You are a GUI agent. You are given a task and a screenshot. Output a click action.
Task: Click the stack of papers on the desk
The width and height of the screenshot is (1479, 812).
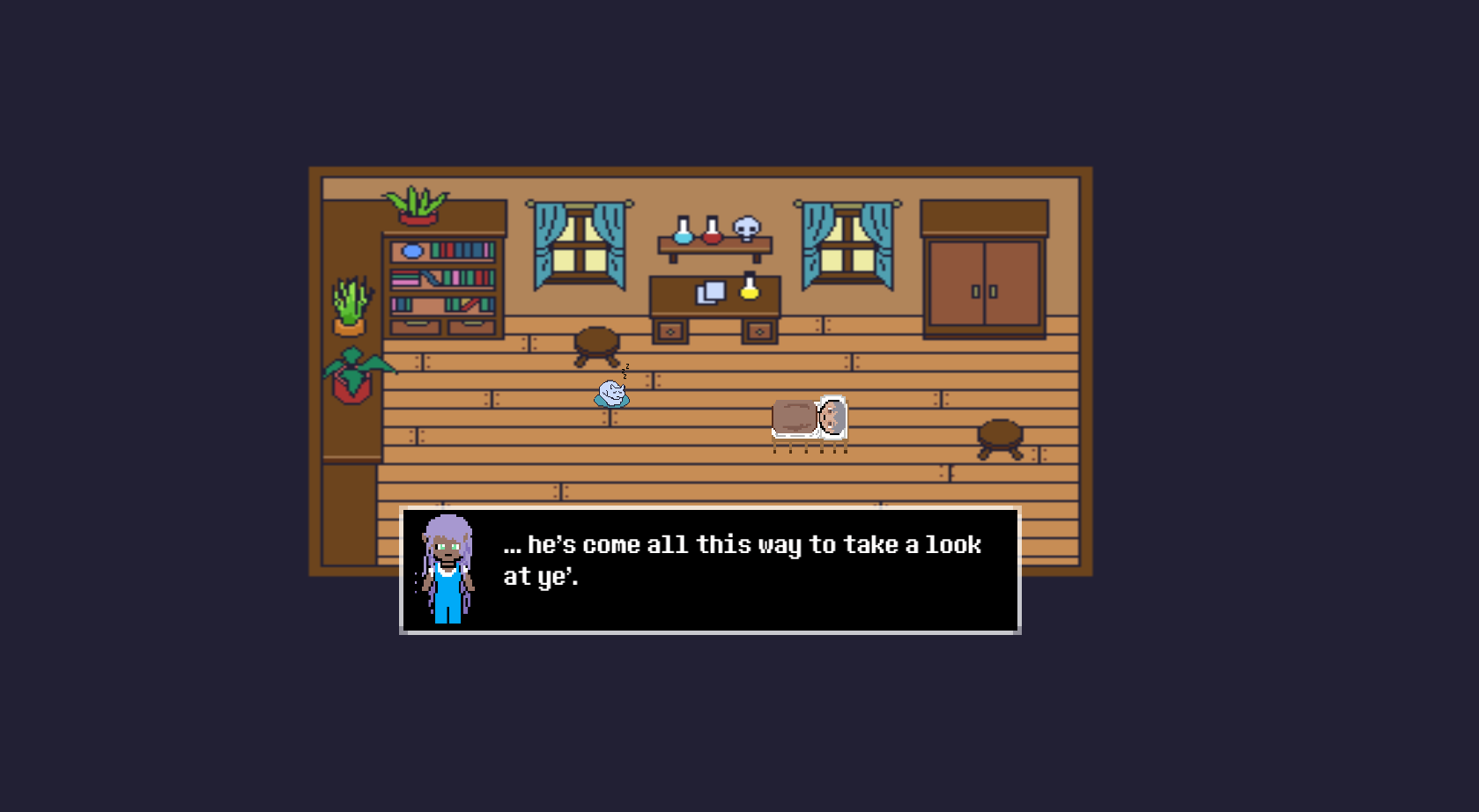click(x=708, y=293)
